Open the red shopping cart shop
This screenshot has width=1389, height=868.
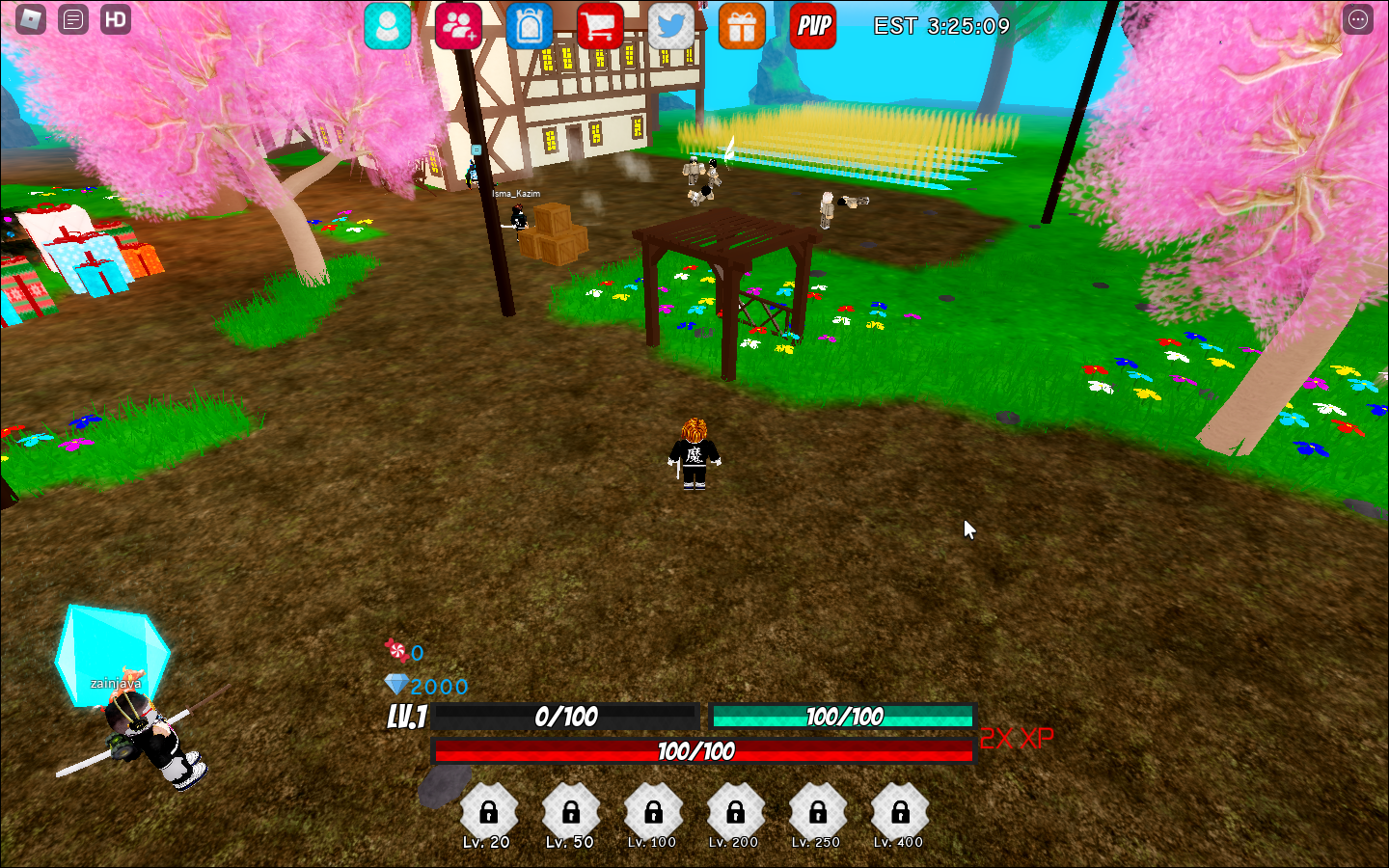(600, 26)
